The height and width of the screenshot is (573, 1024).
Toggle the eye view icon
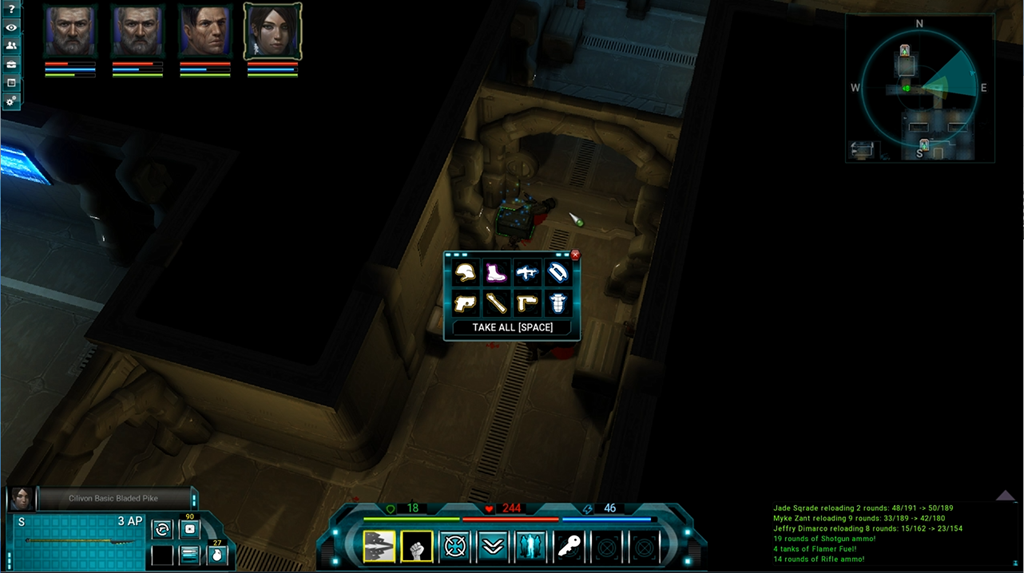pos(10,28)
